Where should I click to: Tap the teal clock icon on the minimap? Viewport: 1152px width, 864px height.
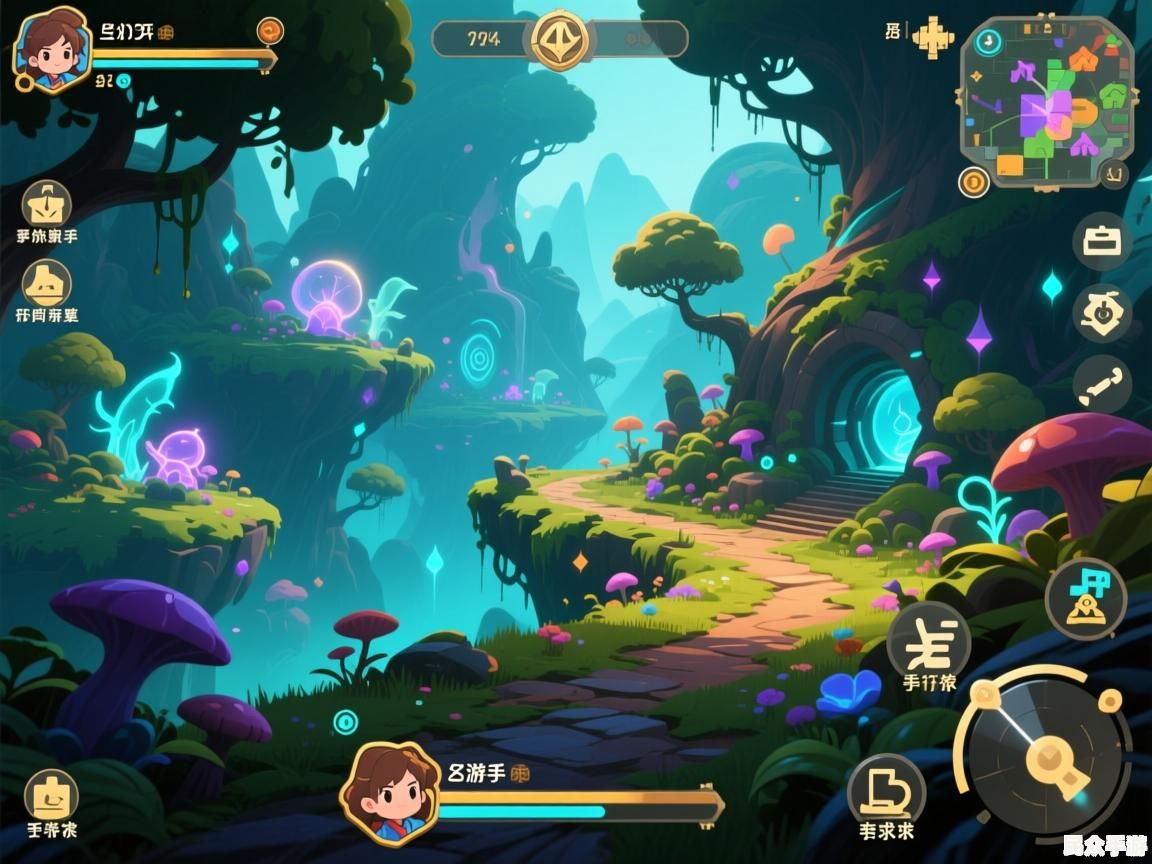[988, 41]
